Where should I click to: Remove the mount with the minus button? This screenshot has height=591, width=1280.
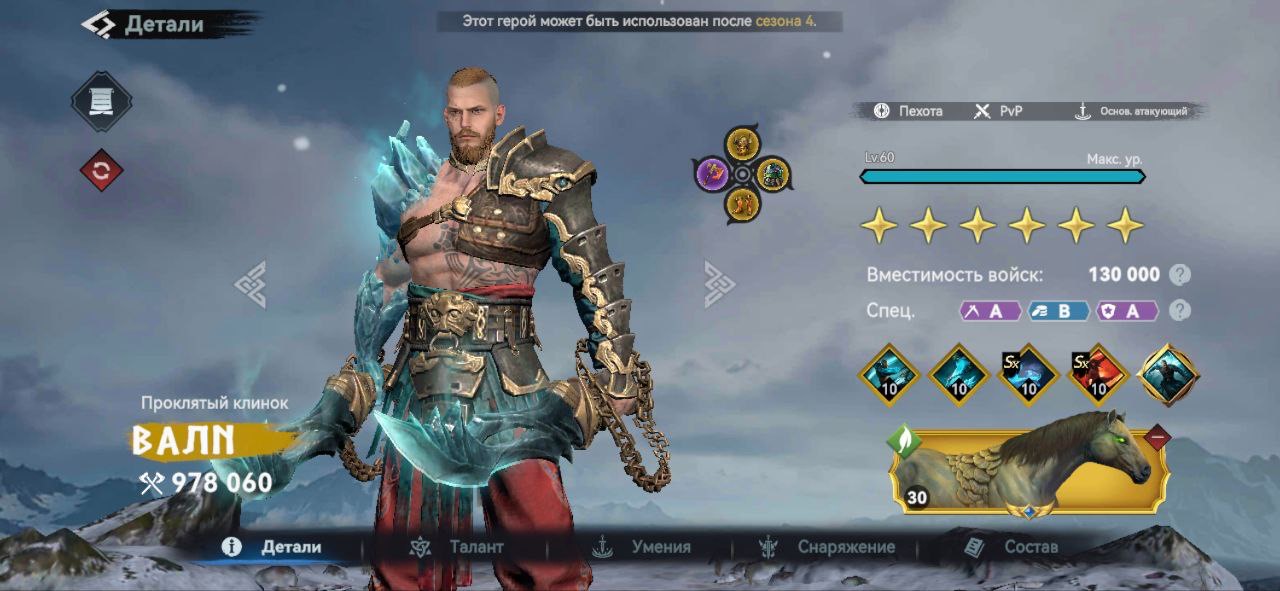(1157, 436)
